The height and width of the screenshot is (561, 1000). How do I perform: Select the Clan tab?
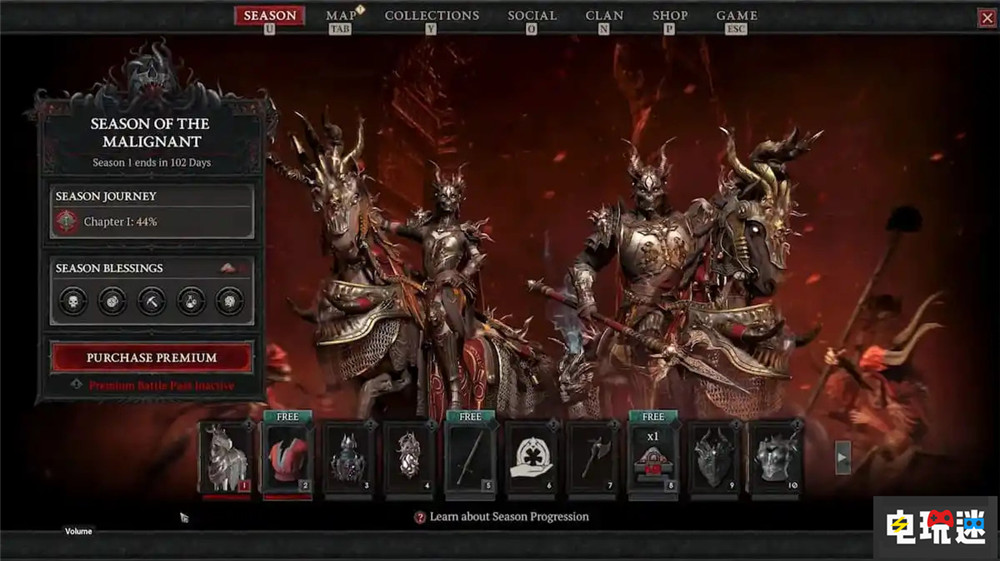(x=604, y=16)
